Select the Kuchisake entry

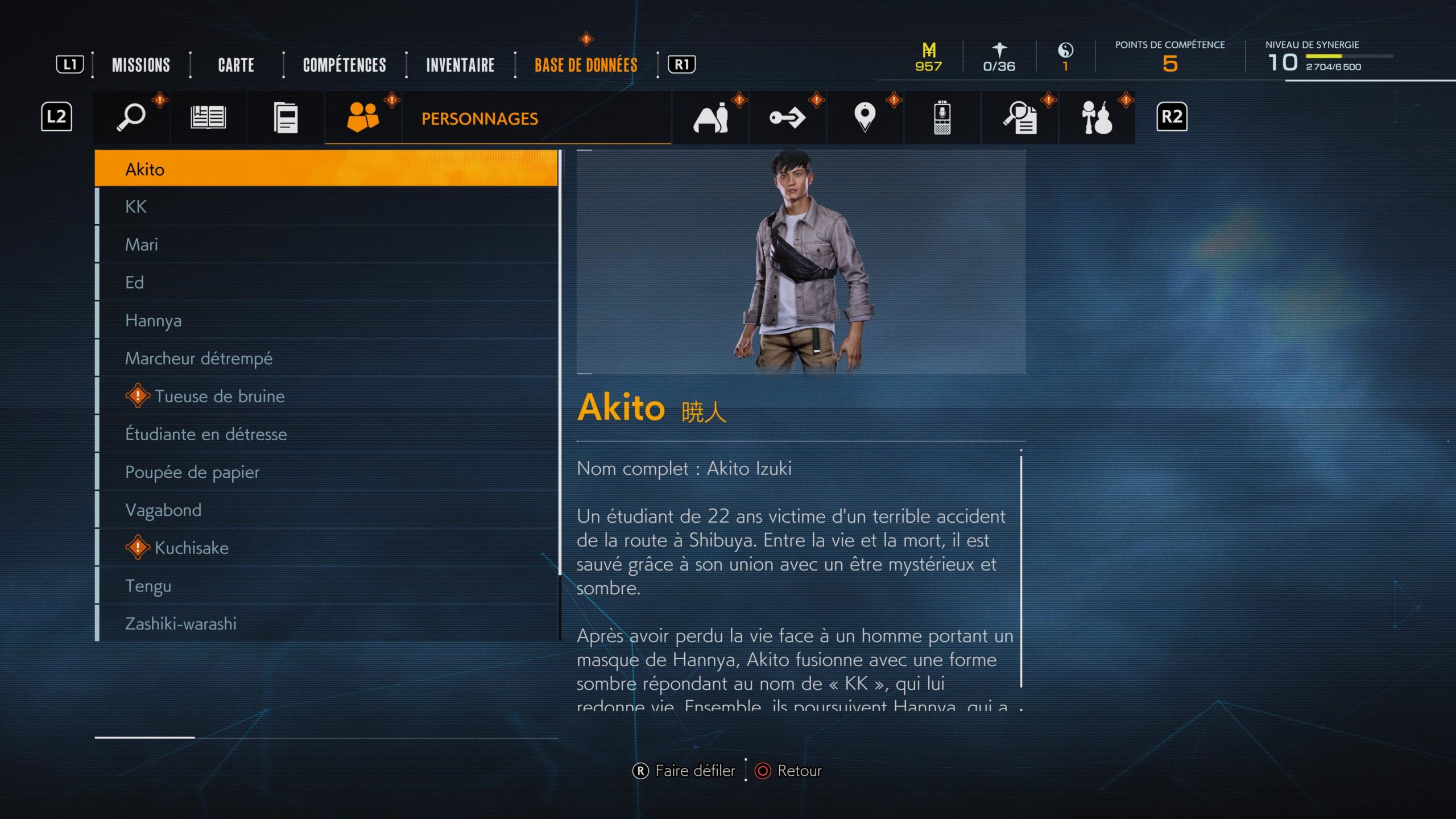pyautogui.click(x=327, y=548)
